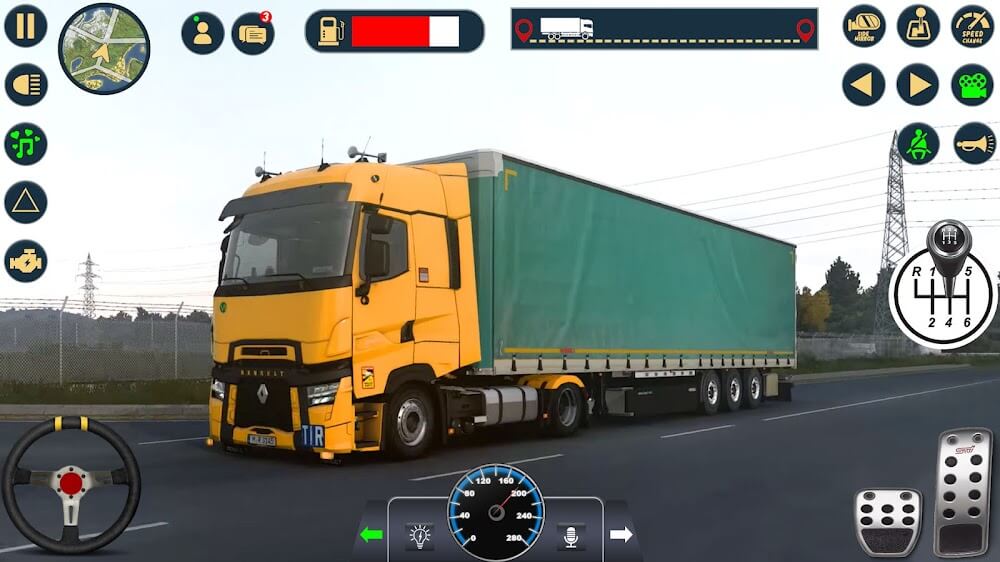
Task: Click the left triangle arrow button
Action: pyautogui.click(x=863, y=85)
